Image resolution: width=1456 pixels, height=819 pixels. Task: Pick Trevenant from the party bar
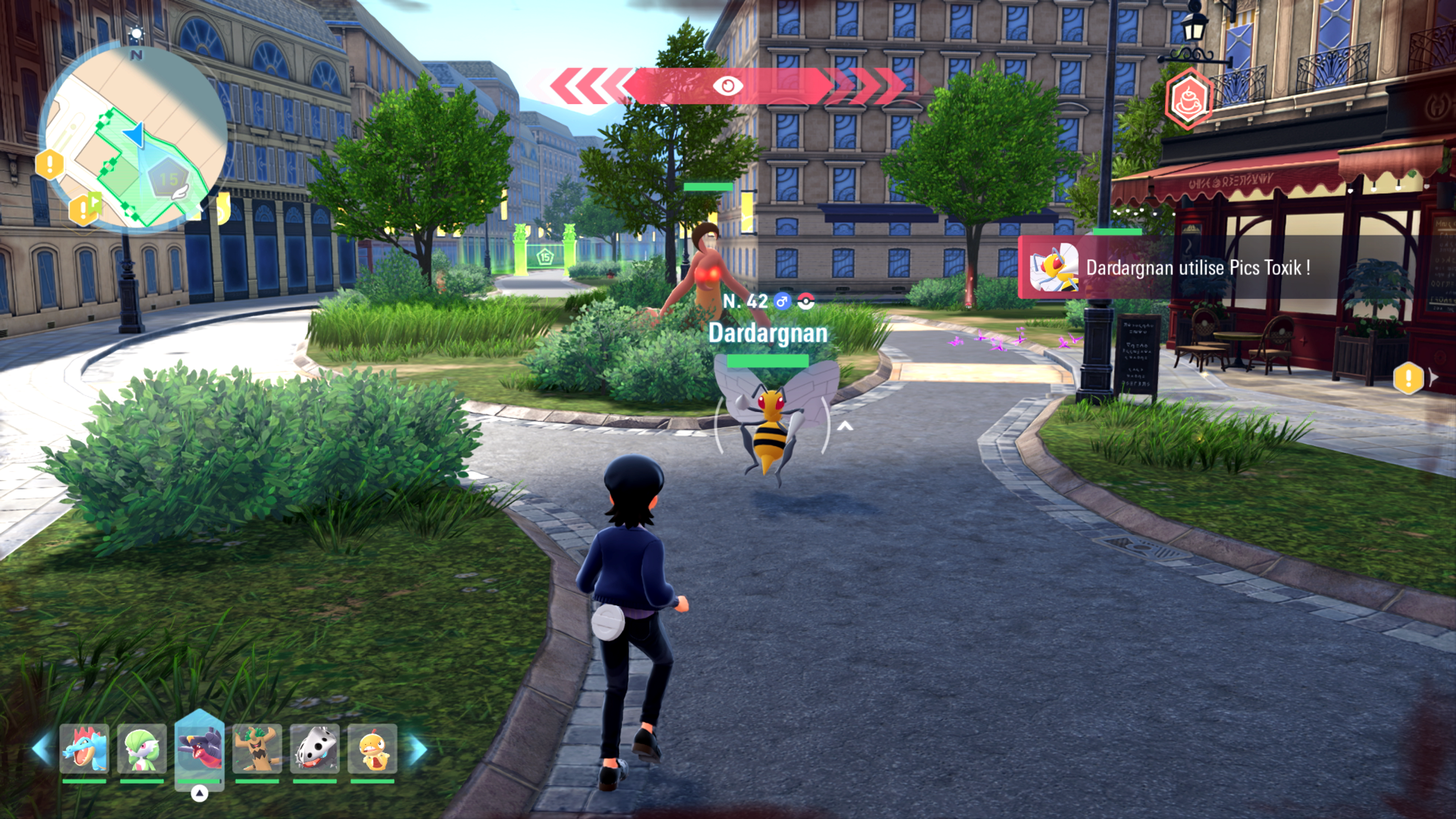(x=257, y=749)
